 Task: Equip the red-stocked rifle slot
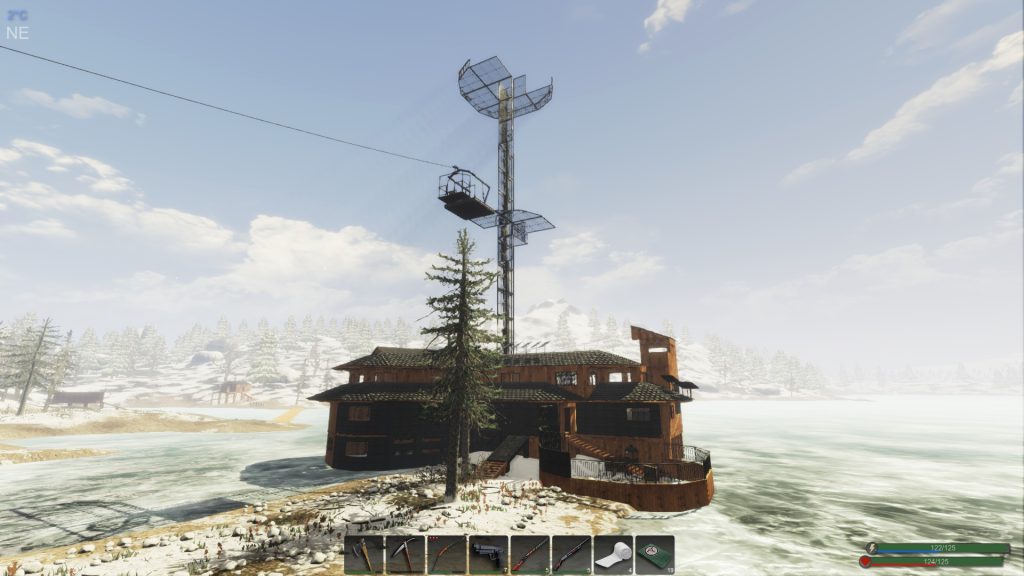(x=529, y=554)
